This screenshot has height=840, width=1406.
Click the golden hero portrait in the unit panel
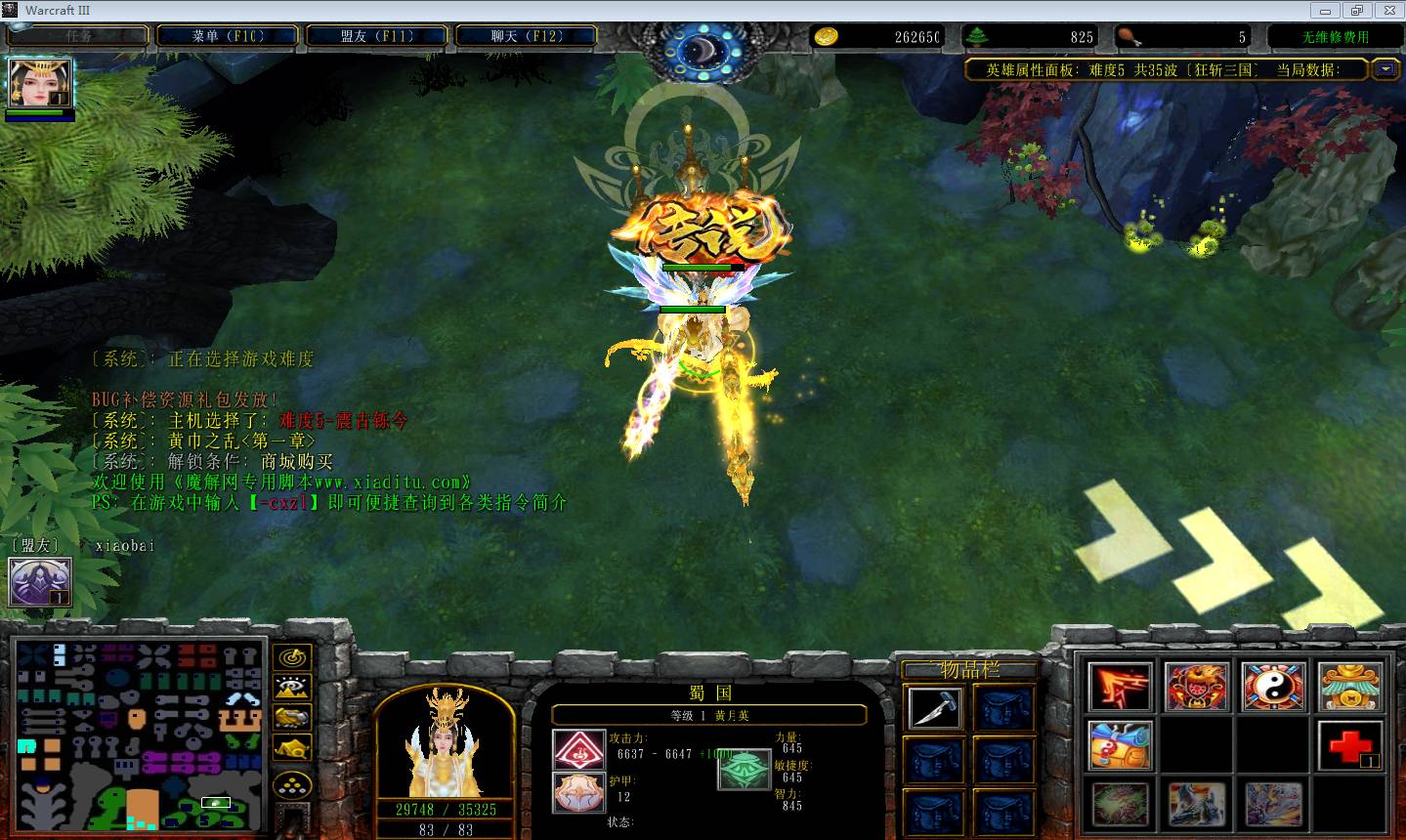point(445,740)
